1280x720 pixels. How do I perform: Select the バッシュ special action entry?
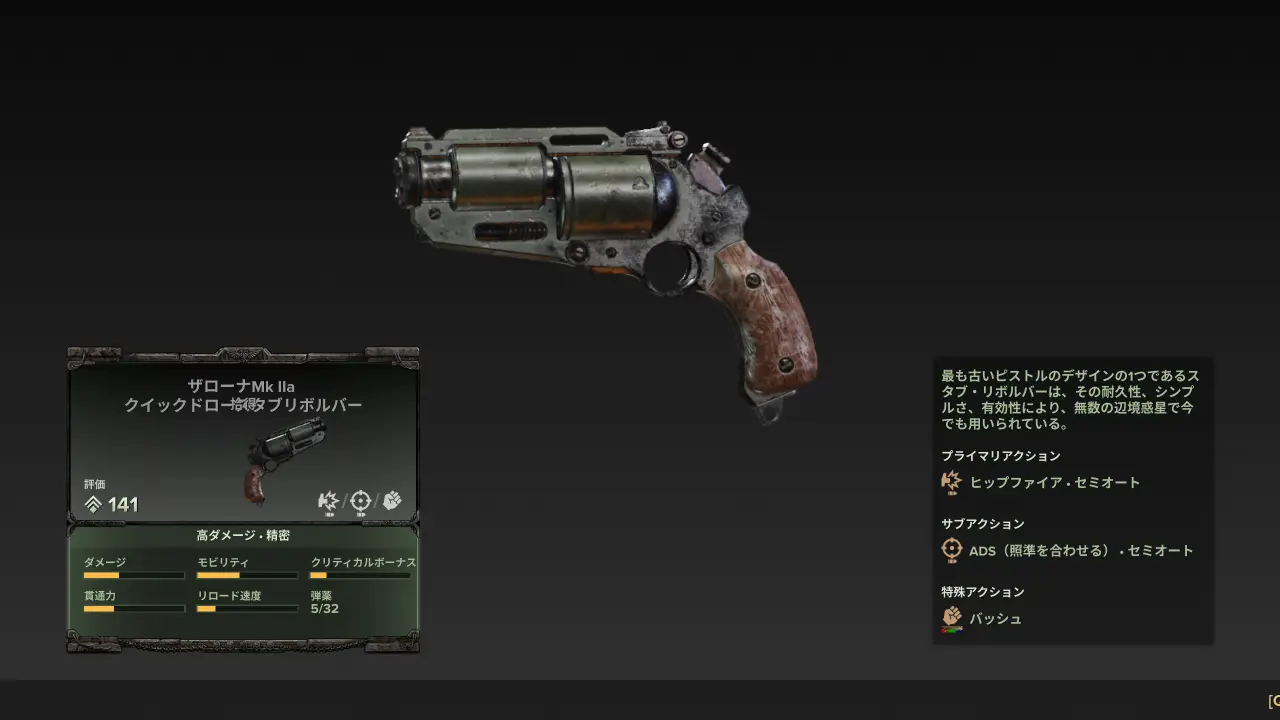(x=995, y=618)
